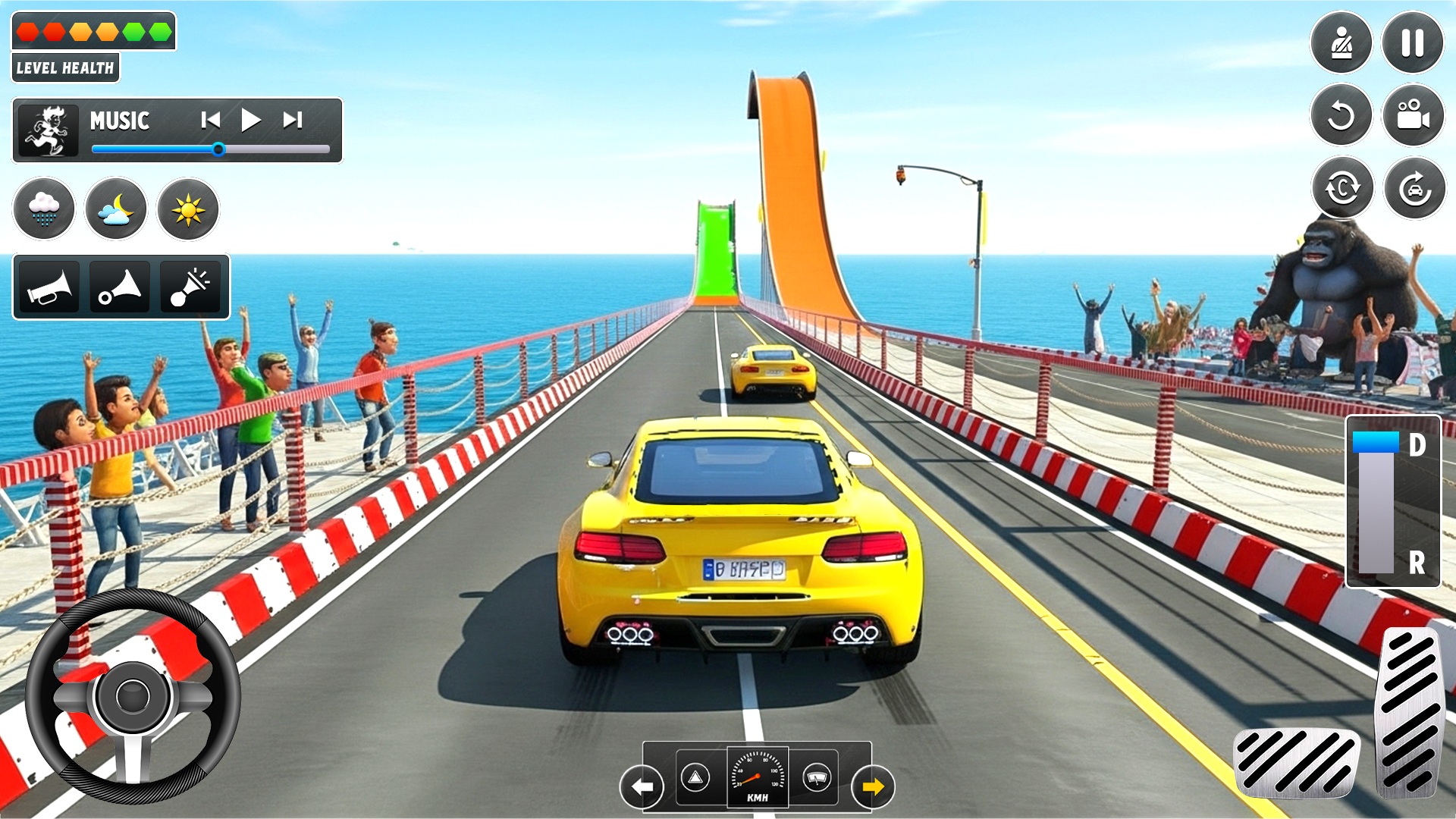
Task: Click the circular arrows C button
Action: click(x=1342, y=187)
